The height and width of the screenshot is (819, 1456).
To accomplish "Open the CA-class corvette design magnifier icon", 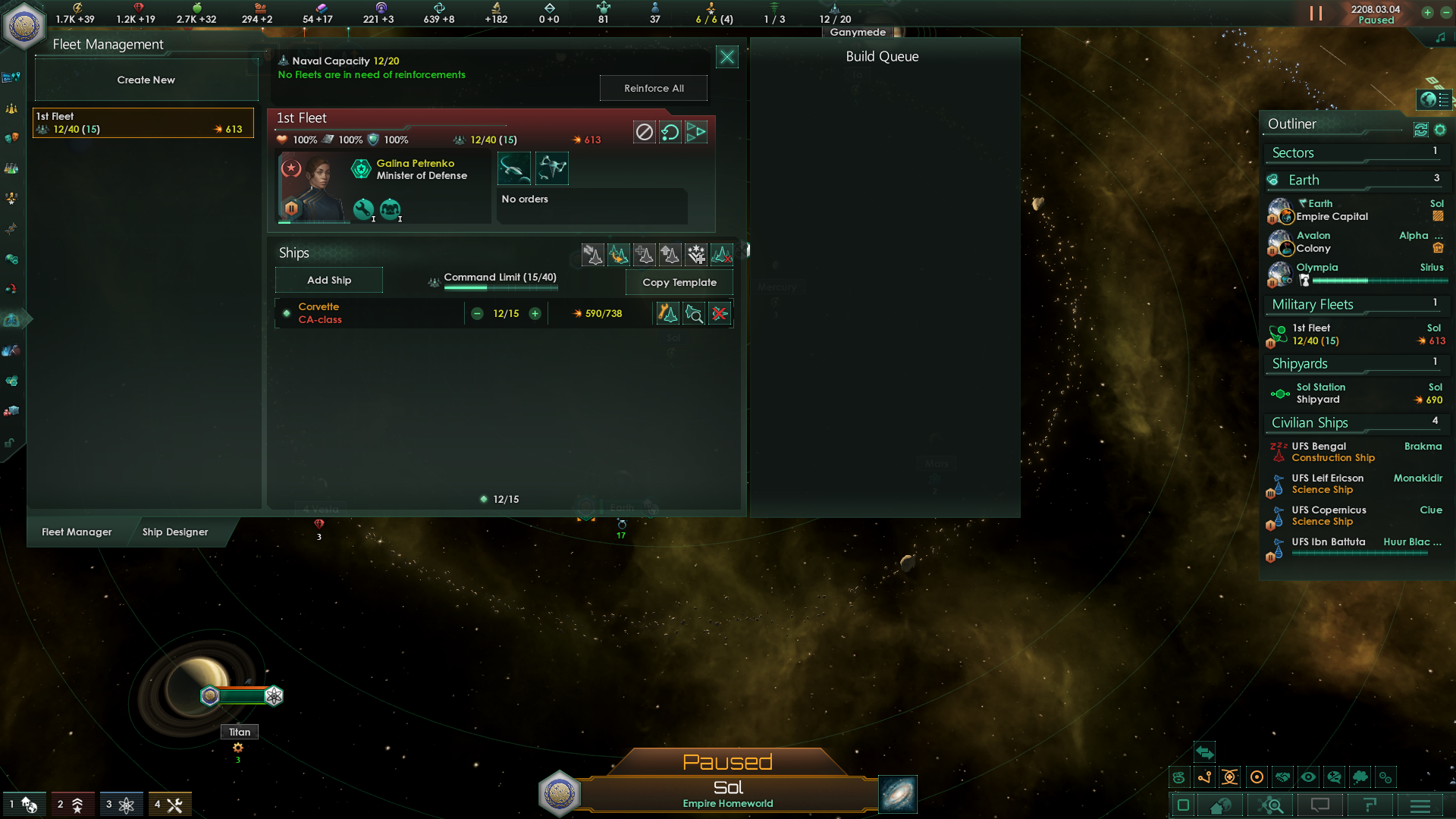I will click(695, 312).
